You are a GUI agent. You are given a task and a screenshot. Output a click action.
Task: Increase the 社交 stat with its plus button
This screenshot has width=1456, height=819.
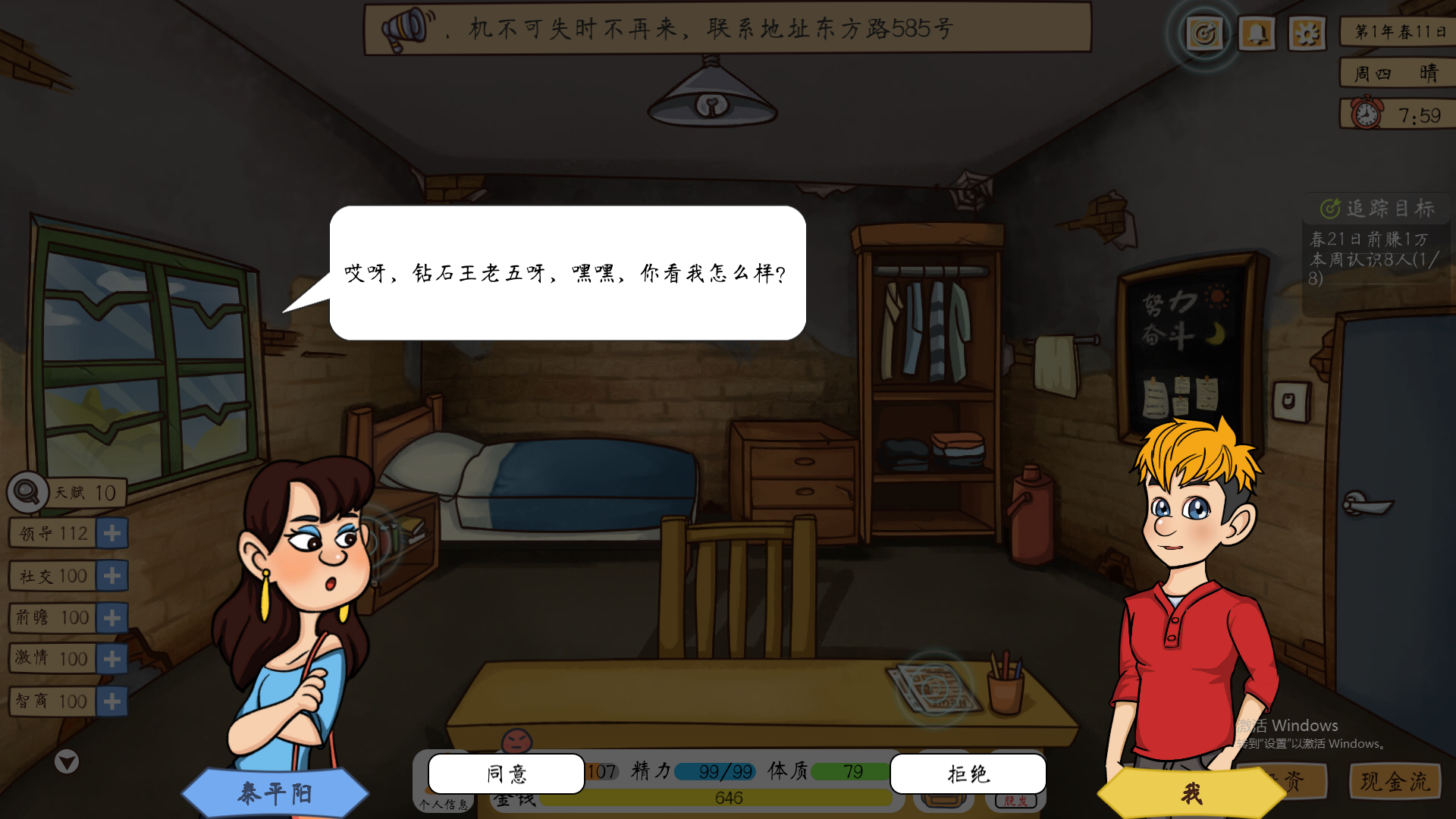click(112, 576)
